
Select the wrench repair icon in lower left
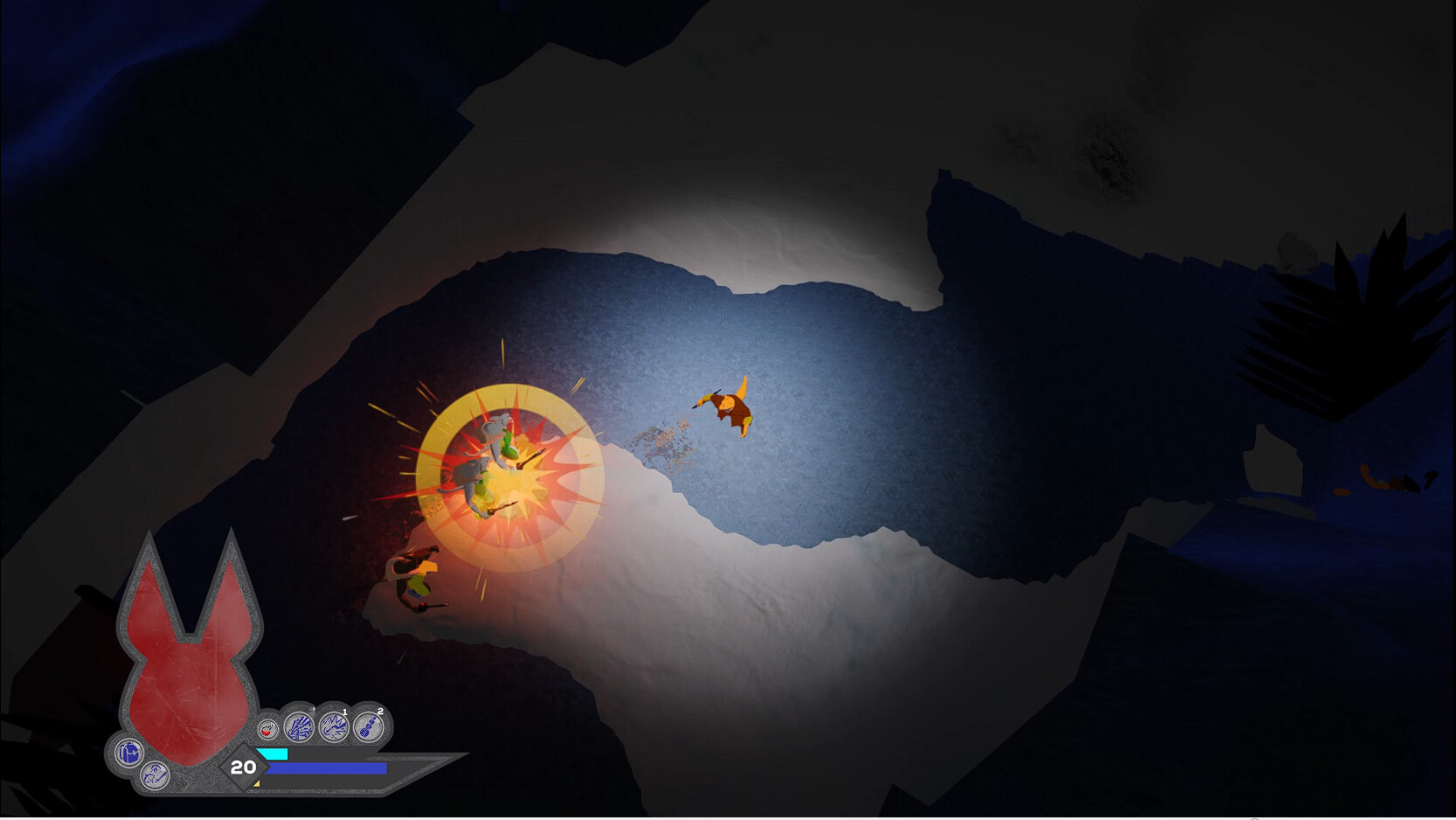tap(154, 776)
